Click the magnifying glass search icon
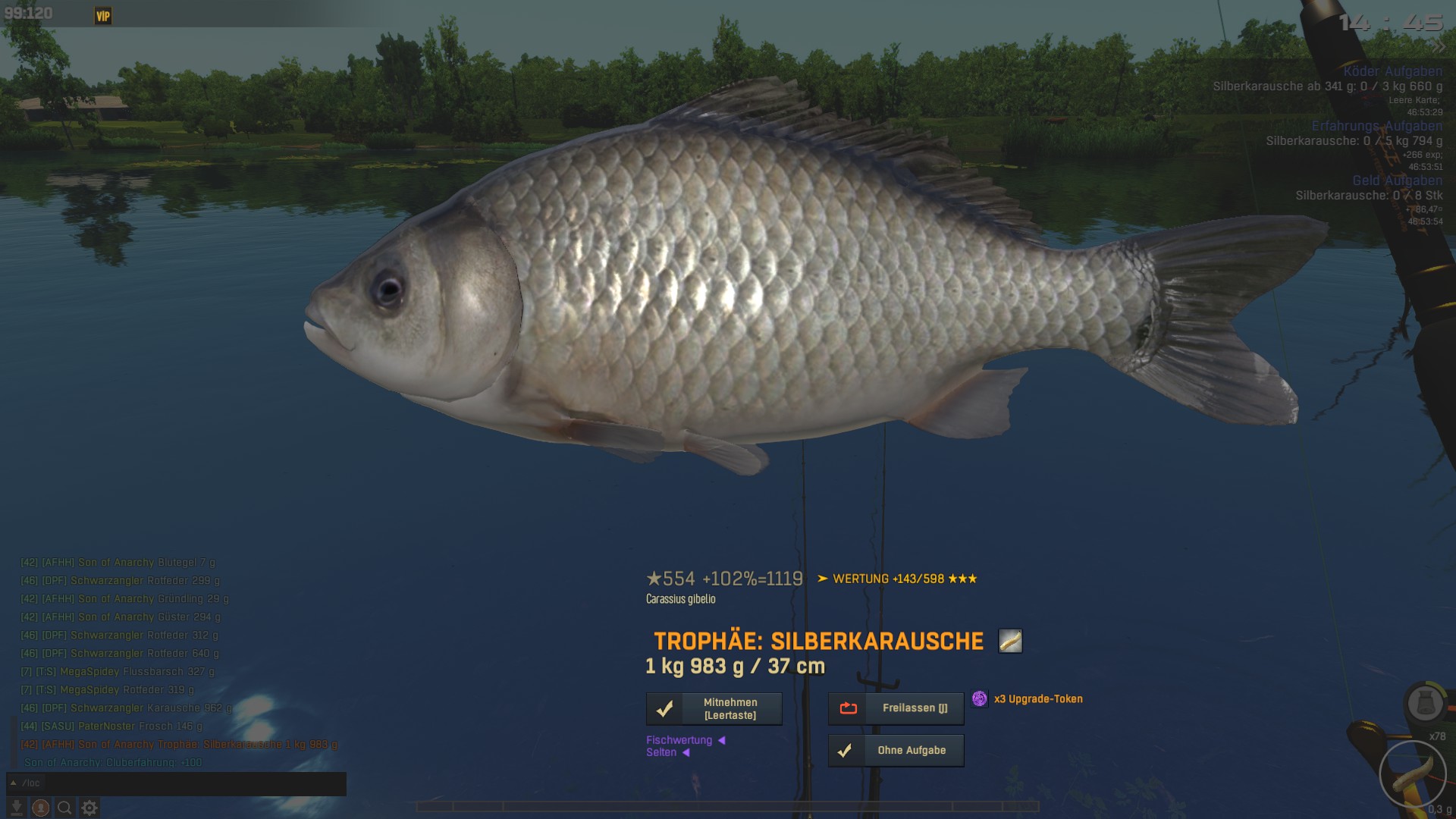The image size is (1456, 819). click(x=65, y=808)
